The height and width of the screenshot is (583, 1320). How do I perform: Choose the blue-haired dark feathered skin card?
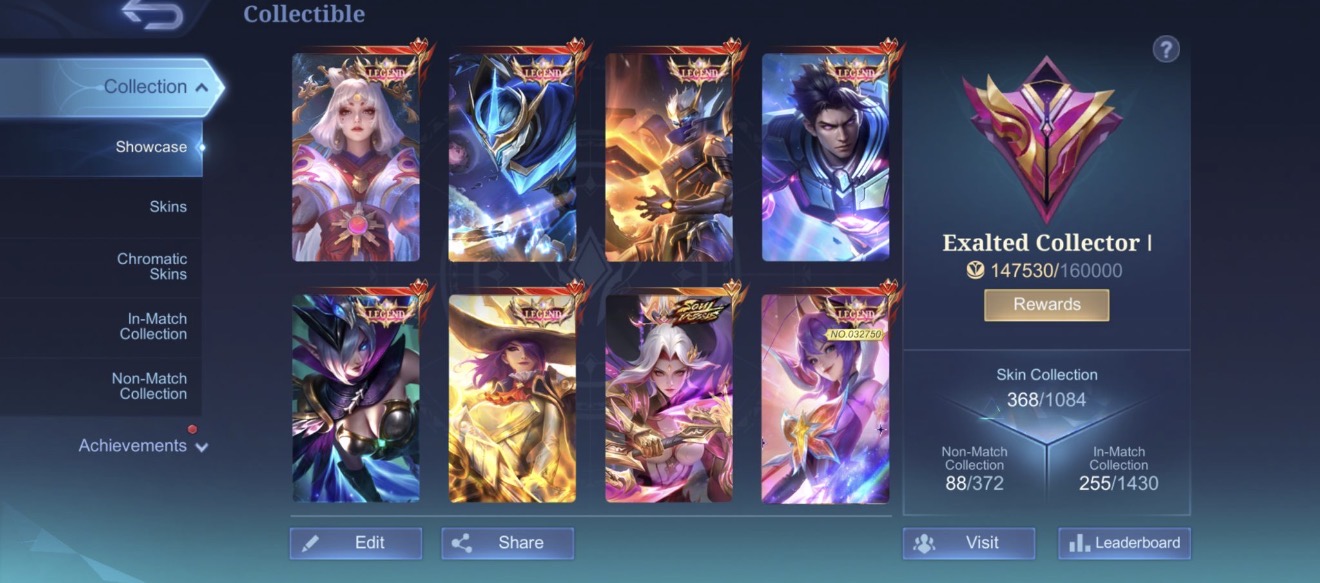(356, 398)
